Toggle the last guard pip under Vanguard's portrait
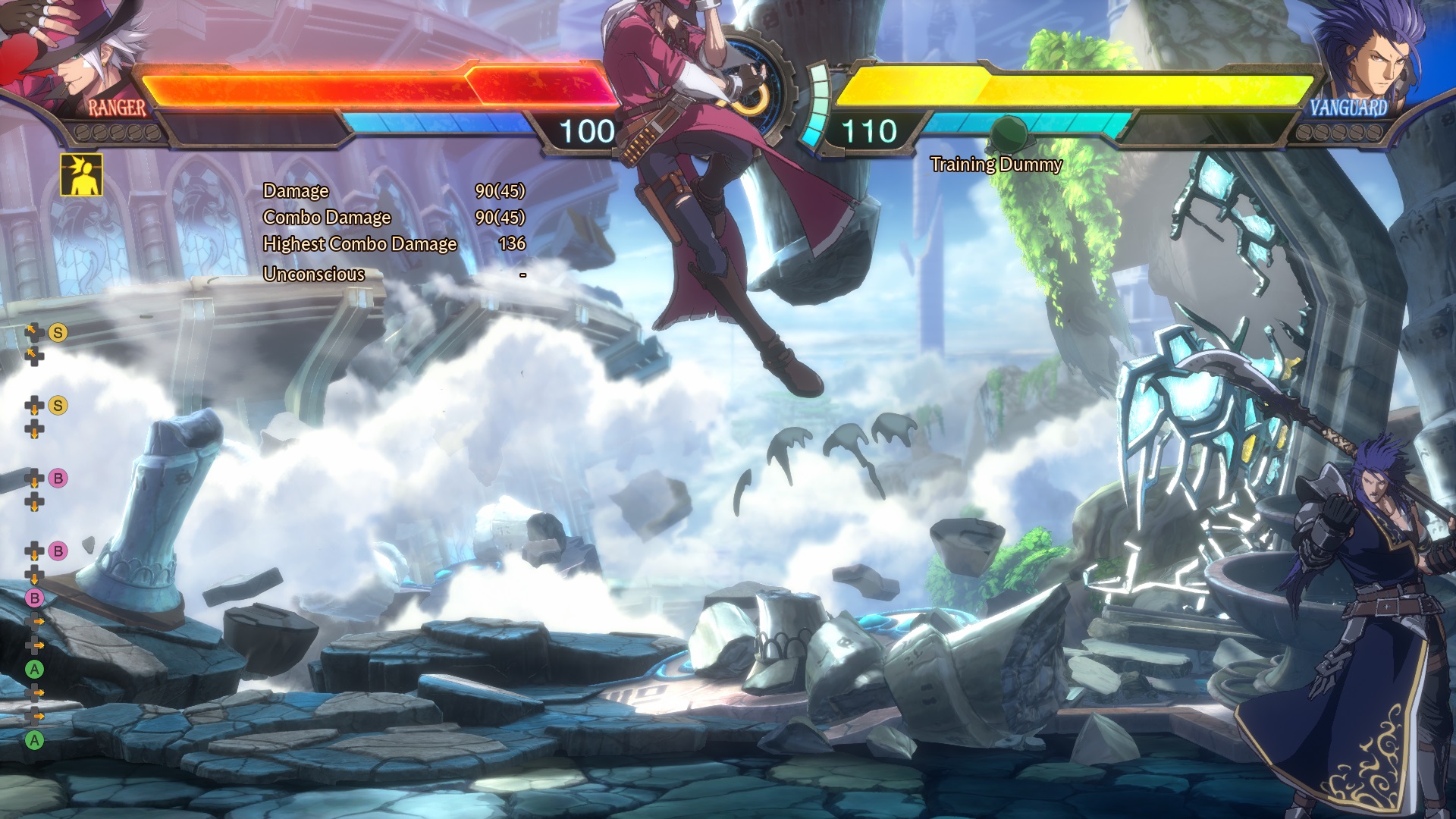Screen dimensions: 1456x819 1375,132
